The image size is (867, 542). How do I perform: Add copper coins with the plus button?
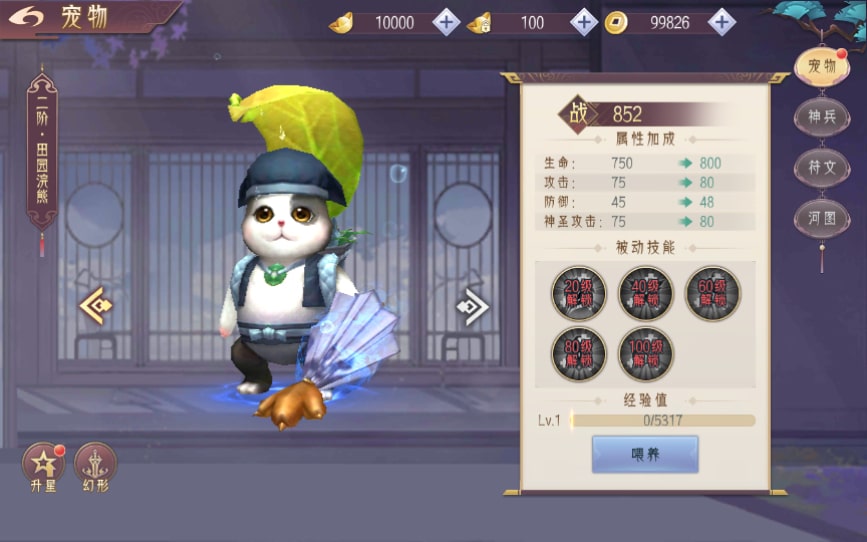pyautogui.click(x=720, y=22)
